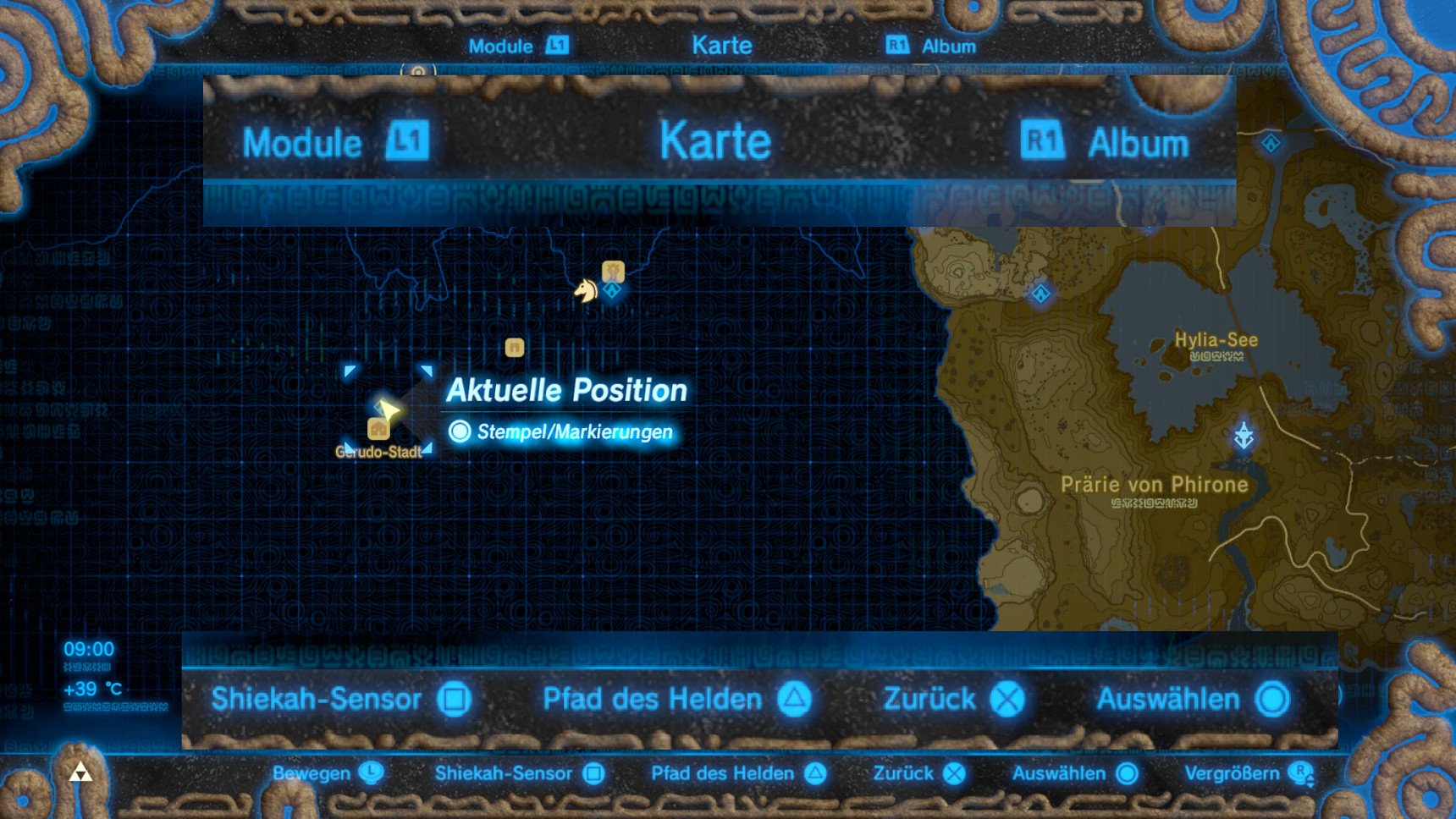This screenshot has width=1456, height=819.
Task: Select the horse stable icon on the map
Action: 587,290
